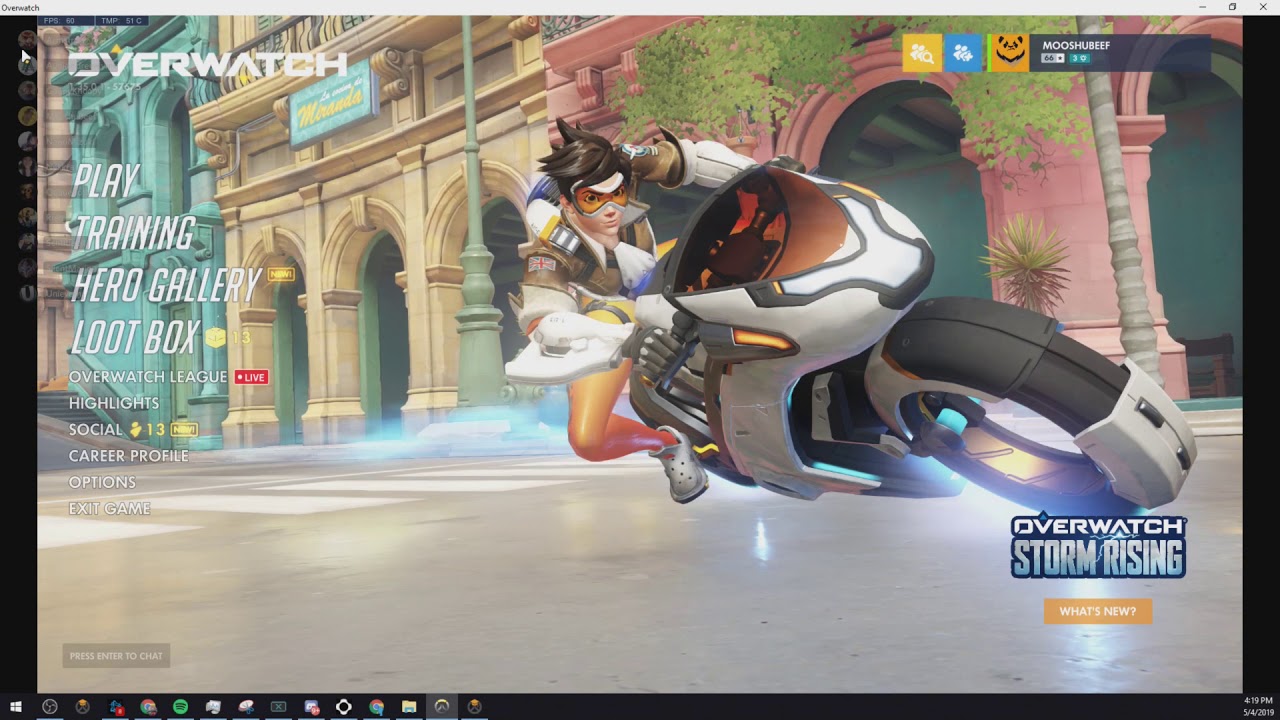The image size is (1280, 720).
Task: Open the Play menu
Action: coord(106,181)
